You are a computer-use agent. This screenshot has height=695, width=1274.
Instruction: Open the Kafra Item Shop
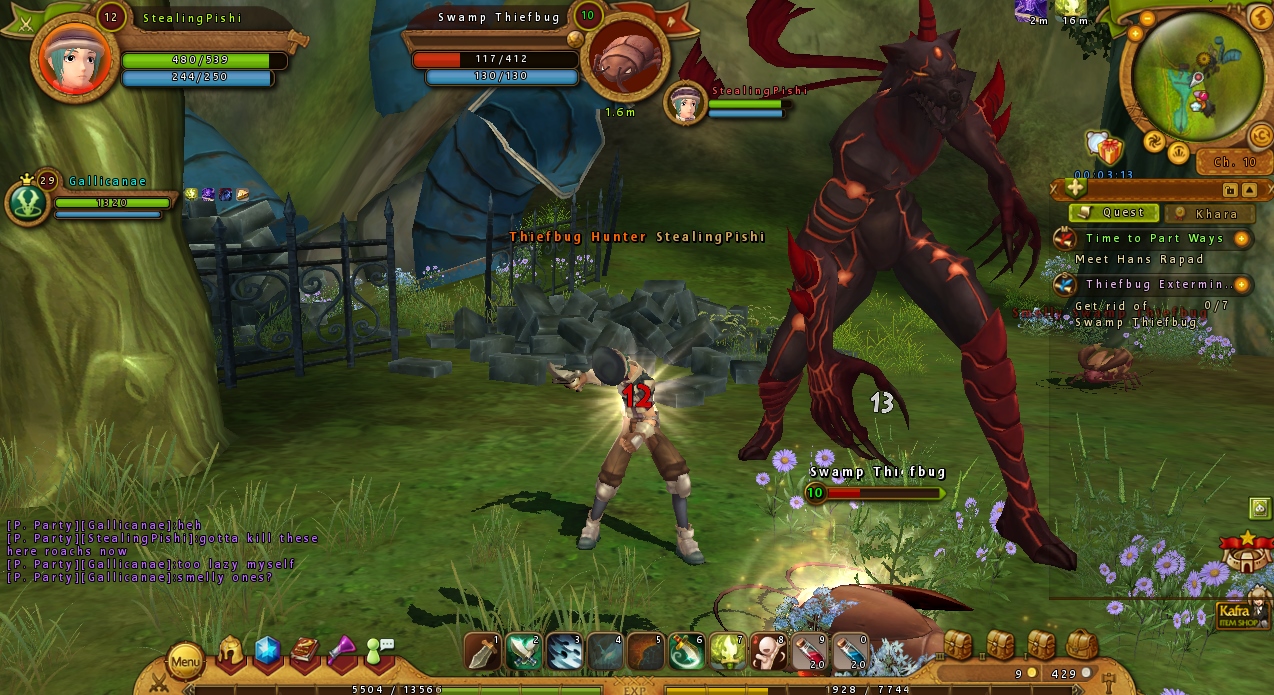click(x=1237, y=615)
